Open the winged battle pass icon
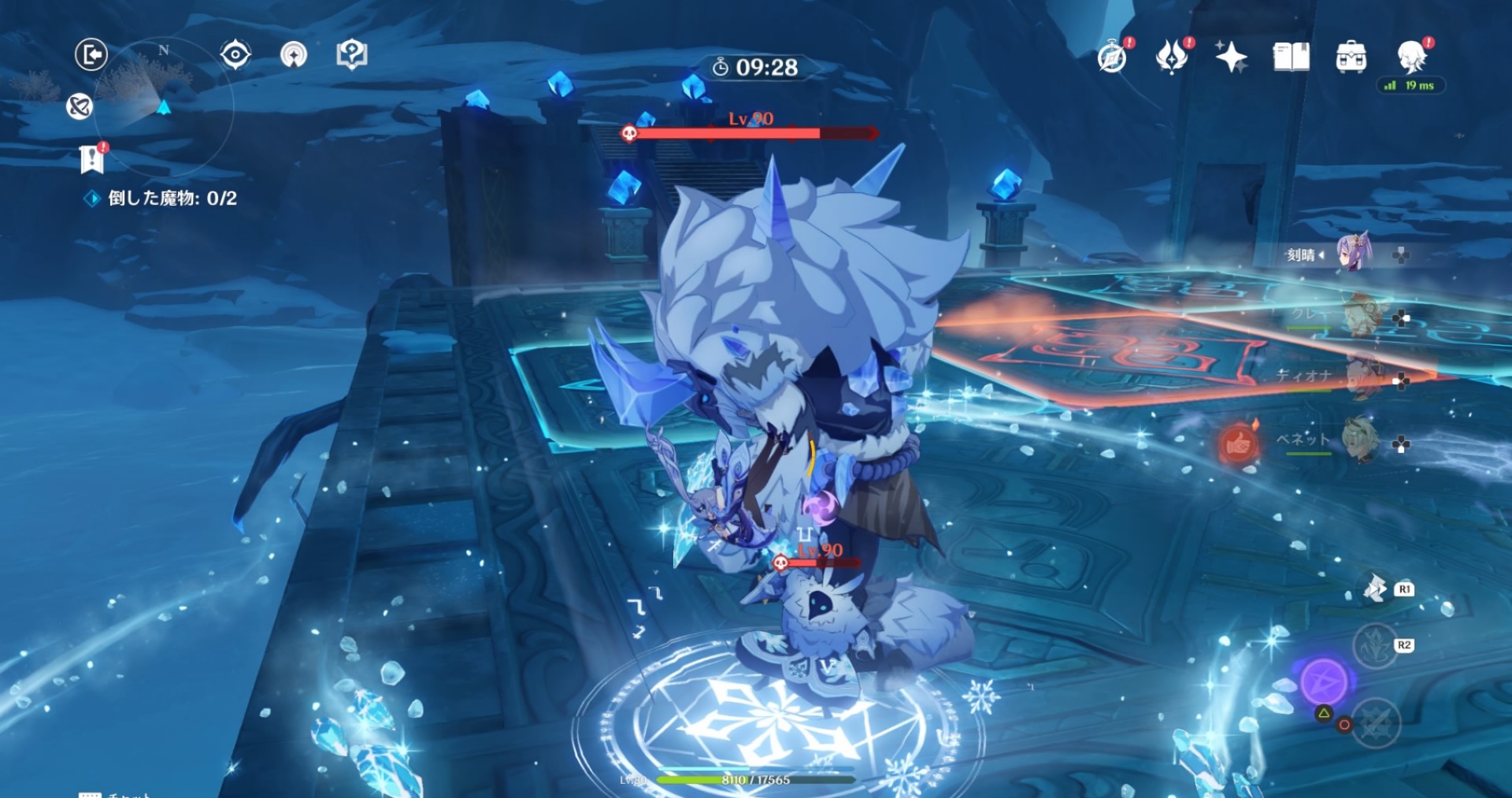This screenshot has height=798, width=1512. coord(1171,58)
